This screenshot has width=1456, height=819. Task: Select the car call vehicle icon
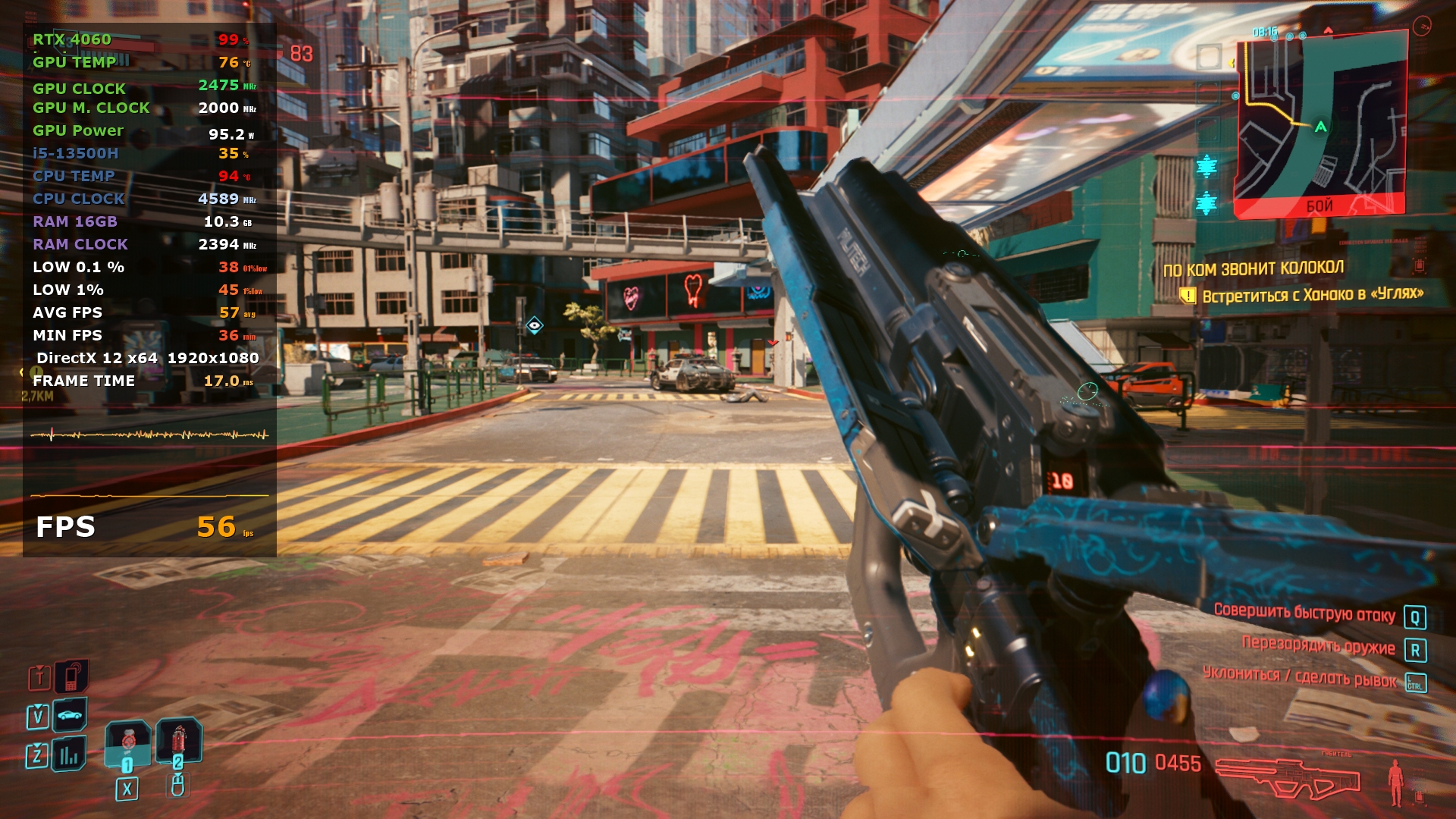pos(69,715)
